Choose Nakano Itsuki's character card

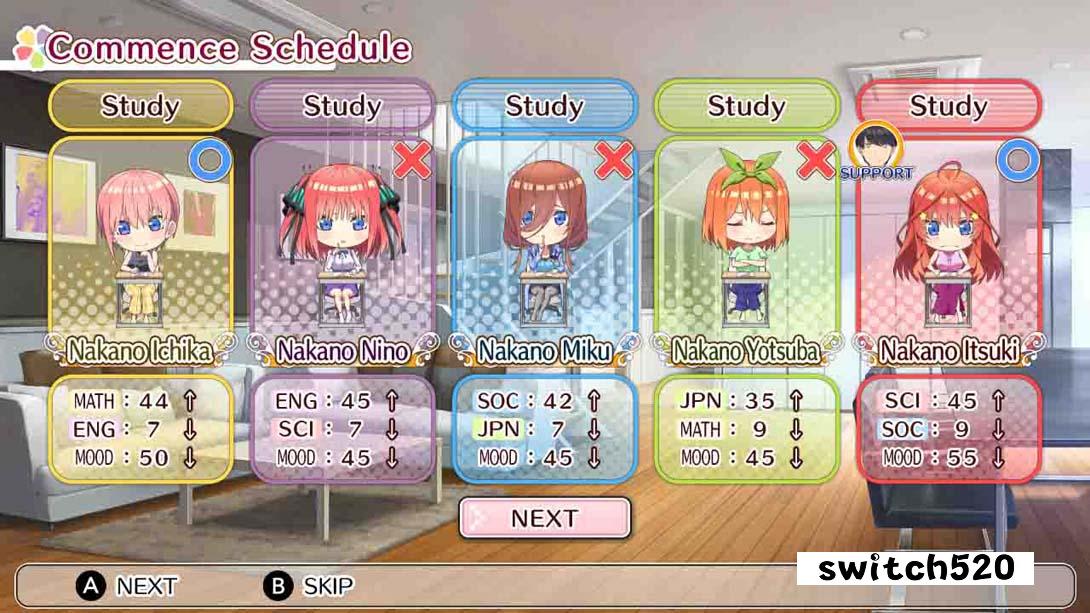948,245
